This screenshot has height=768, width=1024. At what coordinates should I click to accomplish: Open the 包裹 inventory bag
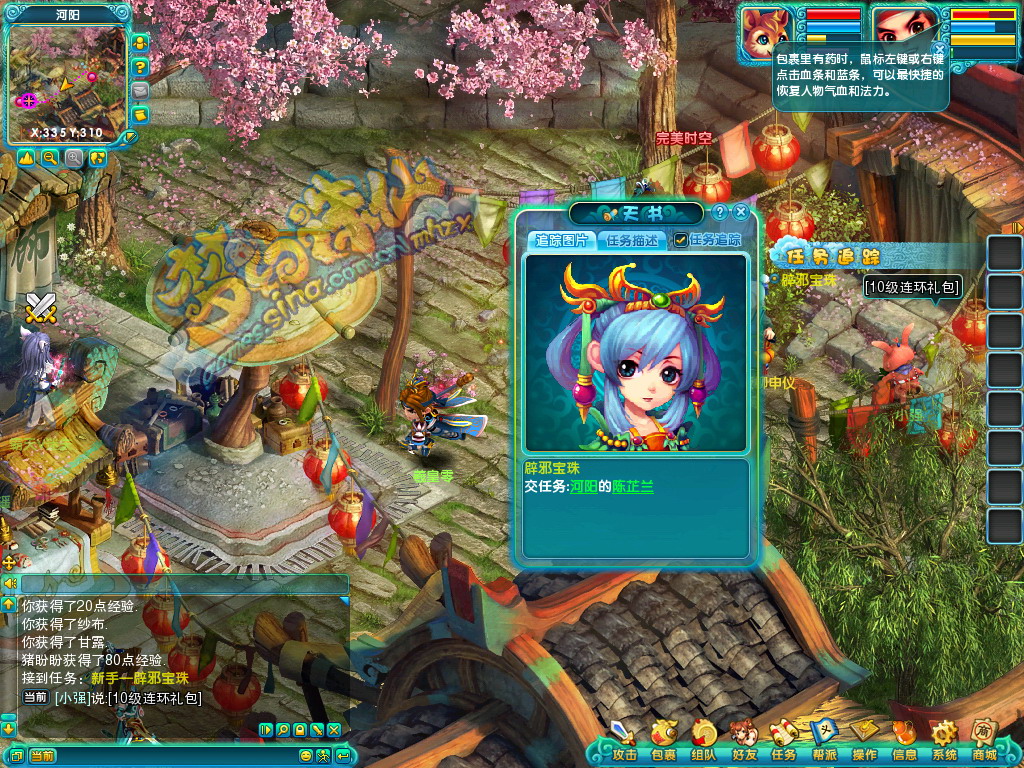[663, 738]
